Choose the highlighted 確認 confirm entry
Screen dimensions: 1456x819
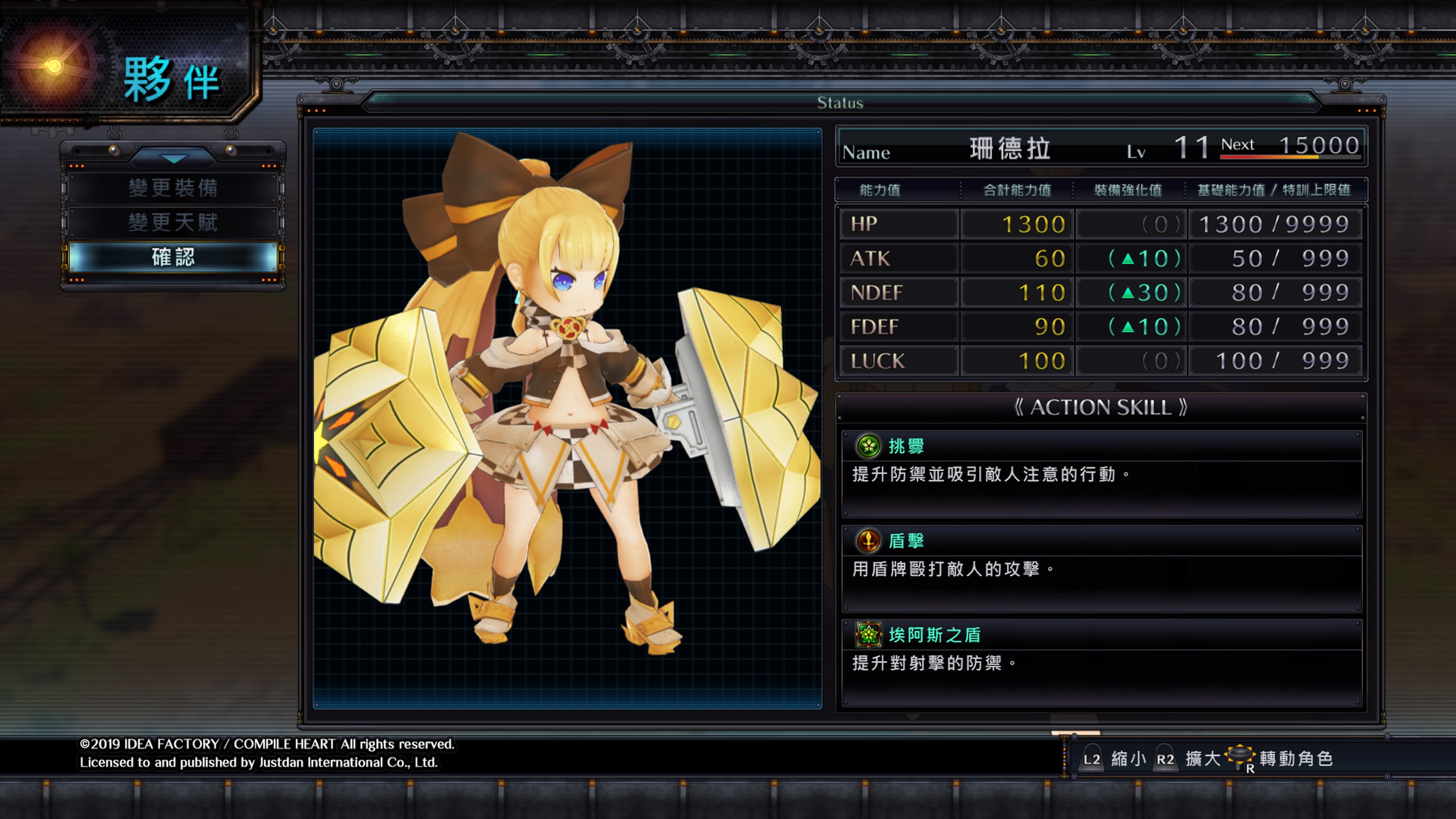(x=173, y=257)
